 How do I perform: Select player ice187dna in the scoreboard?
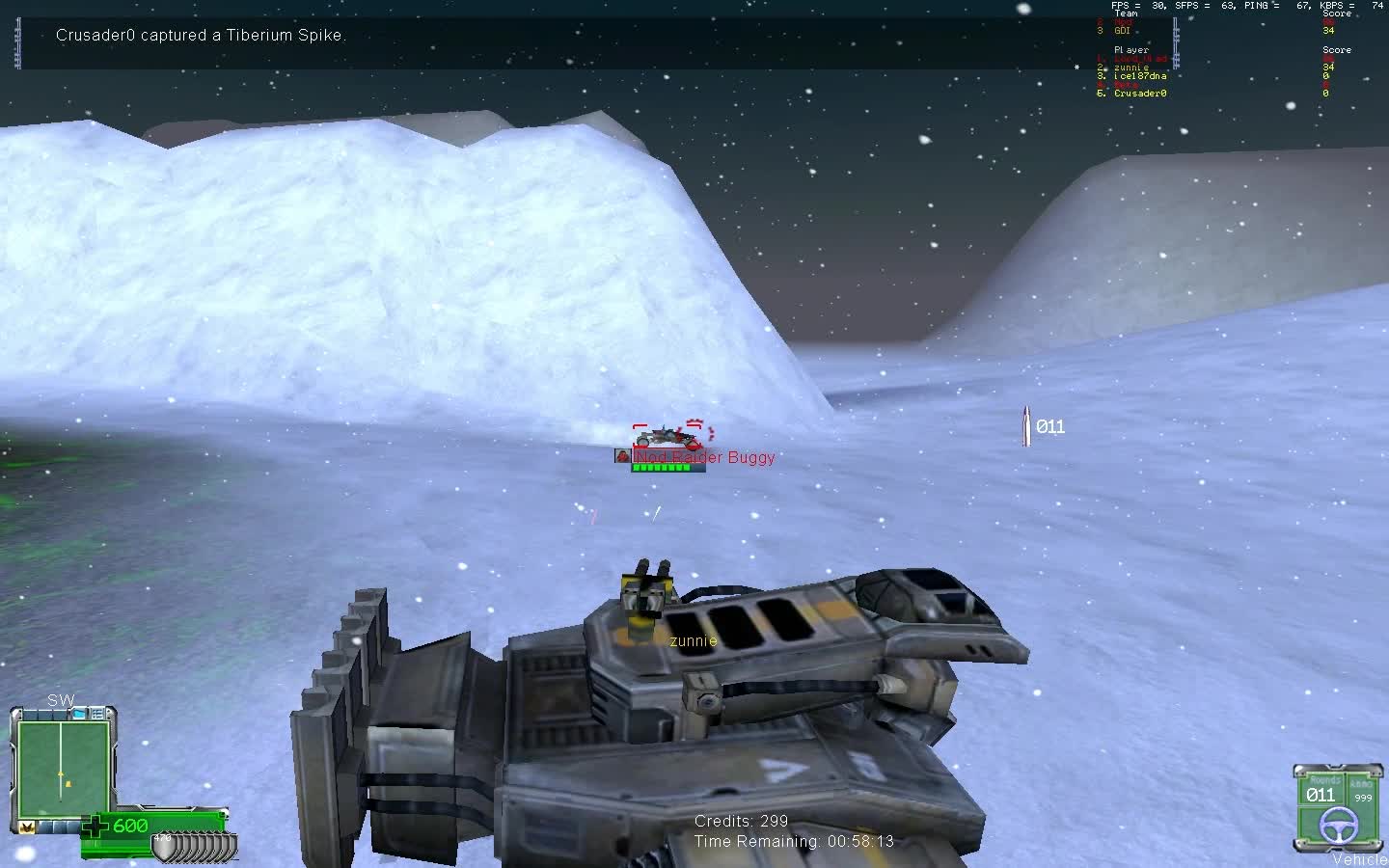coord(1139,76)
